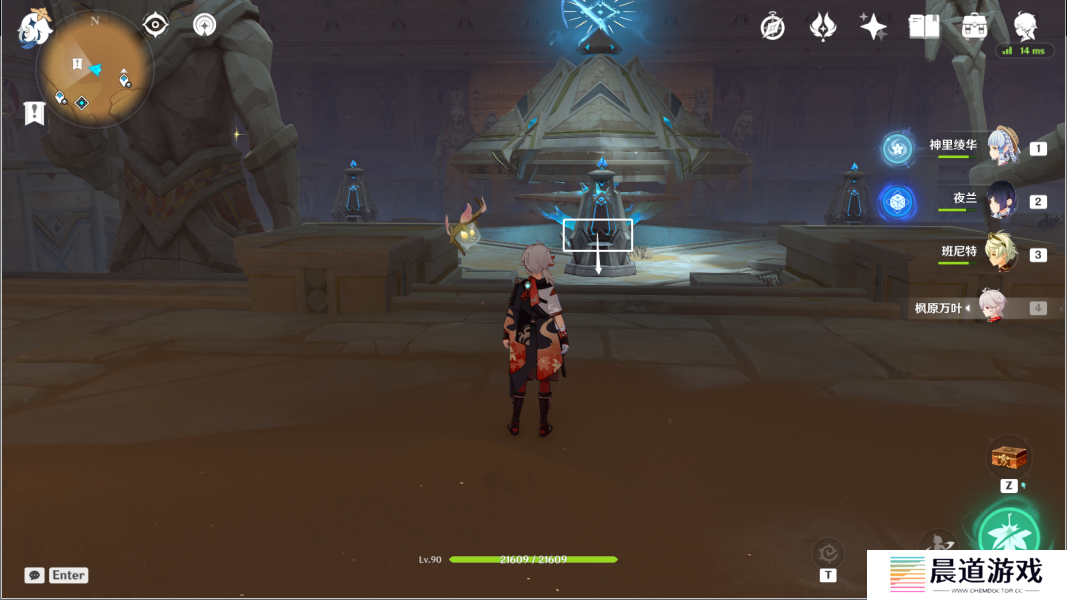Open the backpack inventory

click(975, 27)
